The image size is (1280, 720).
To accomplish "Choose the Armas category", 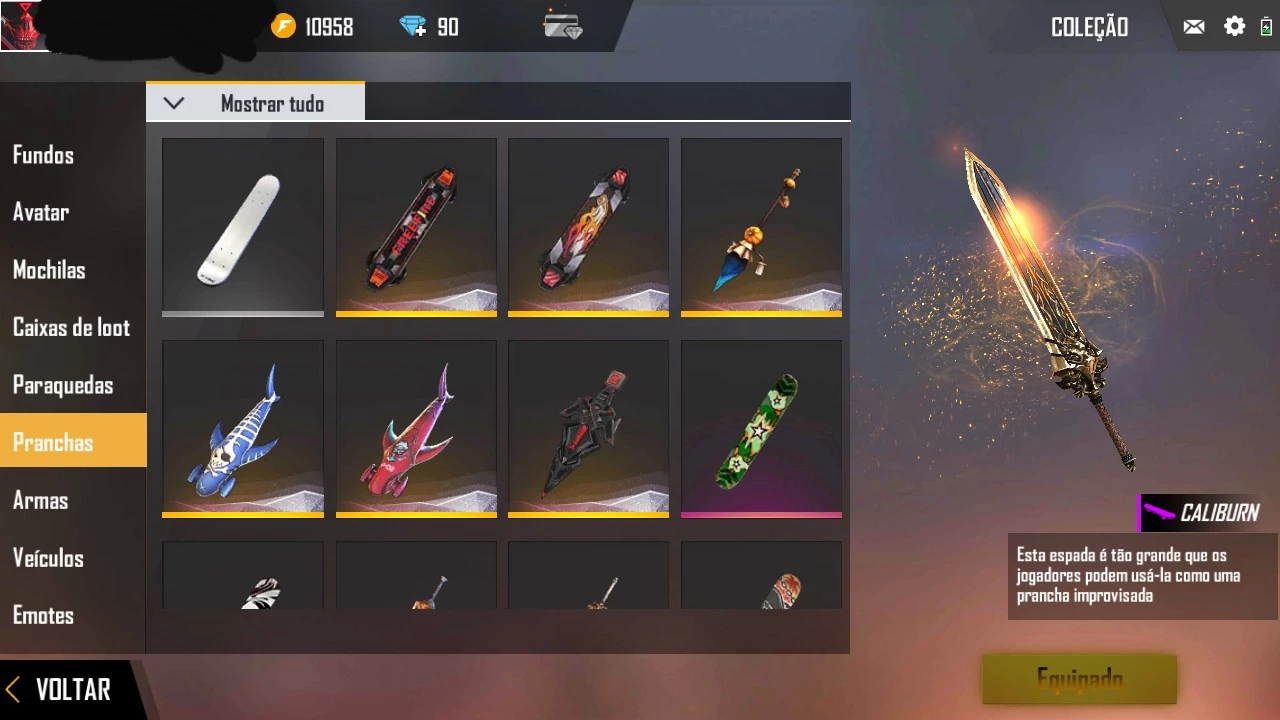I will tap(41, 500).
